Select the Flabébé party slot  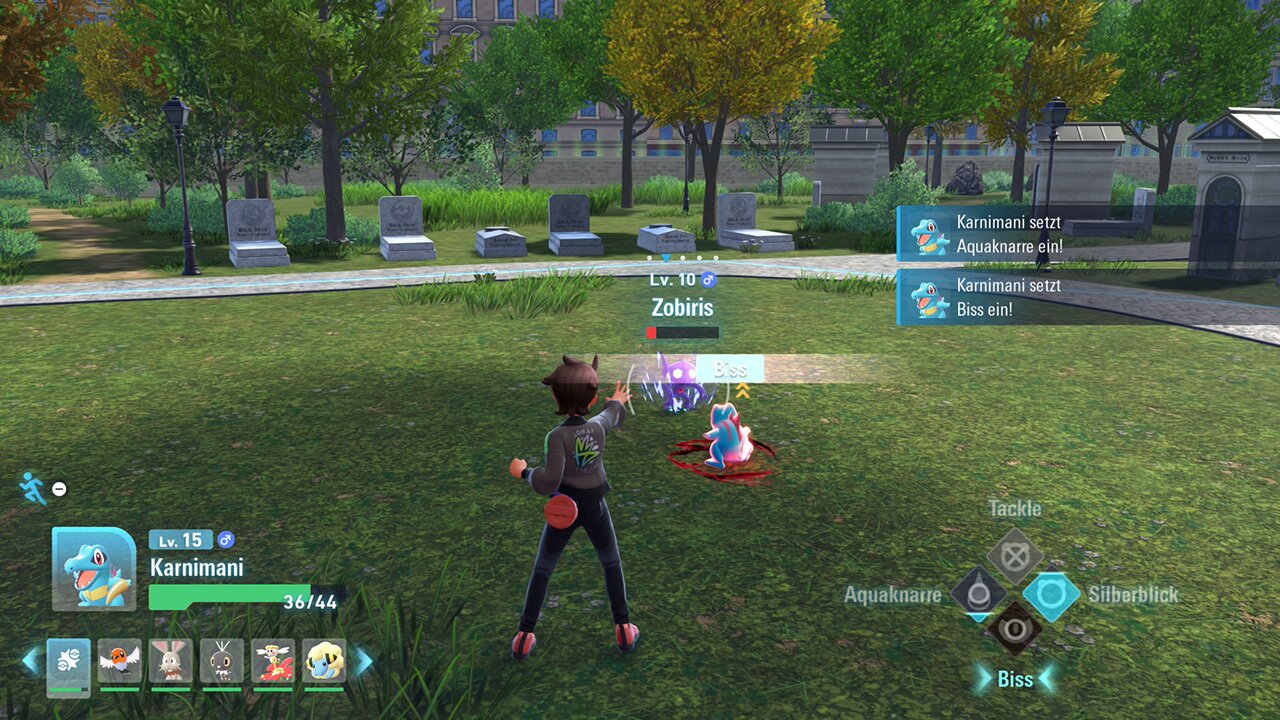click(x=272, y=662)
